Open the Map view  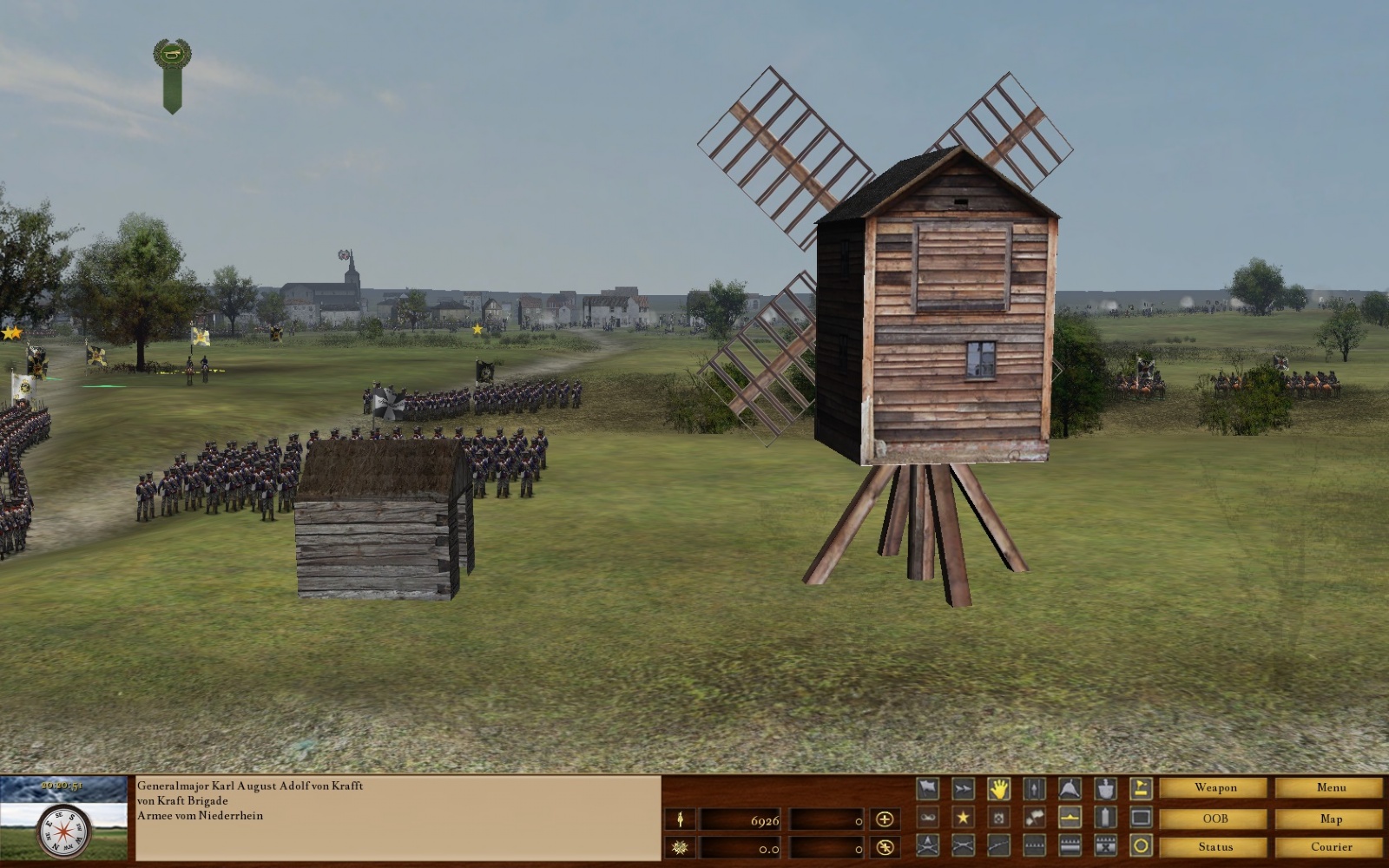coord(1330,819)
